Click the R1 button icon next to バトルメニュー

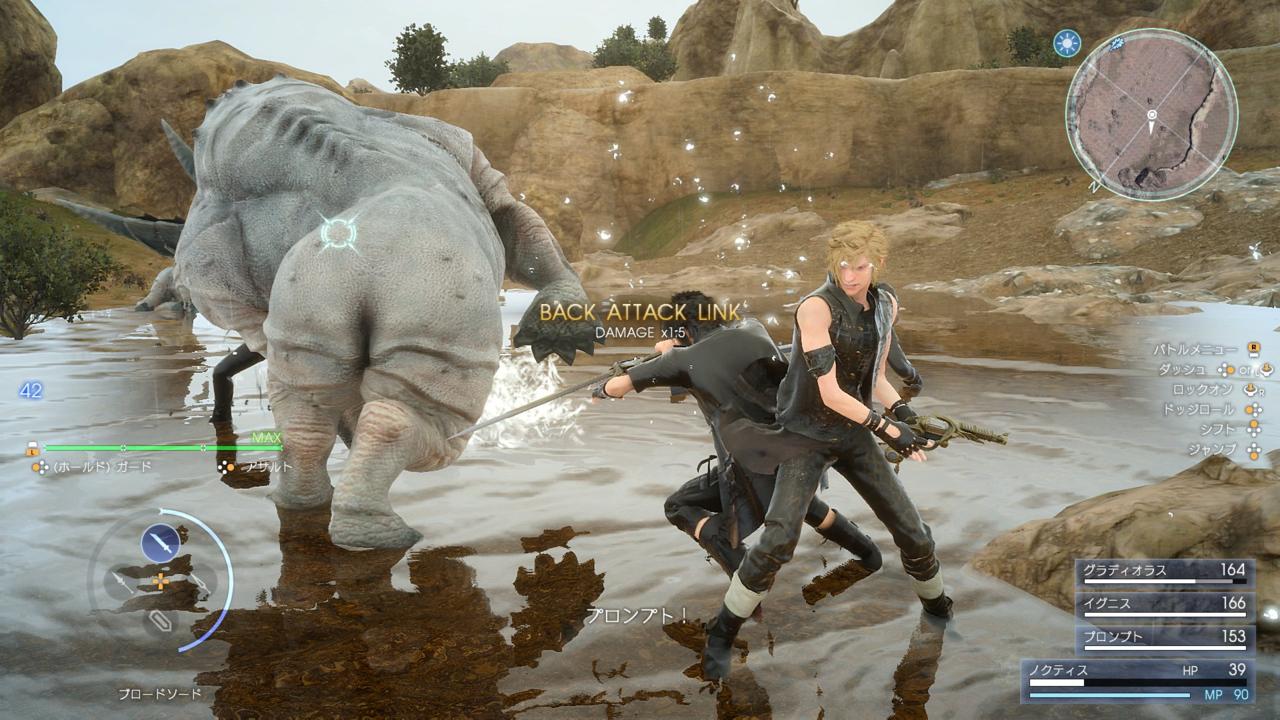(1254, 348)
